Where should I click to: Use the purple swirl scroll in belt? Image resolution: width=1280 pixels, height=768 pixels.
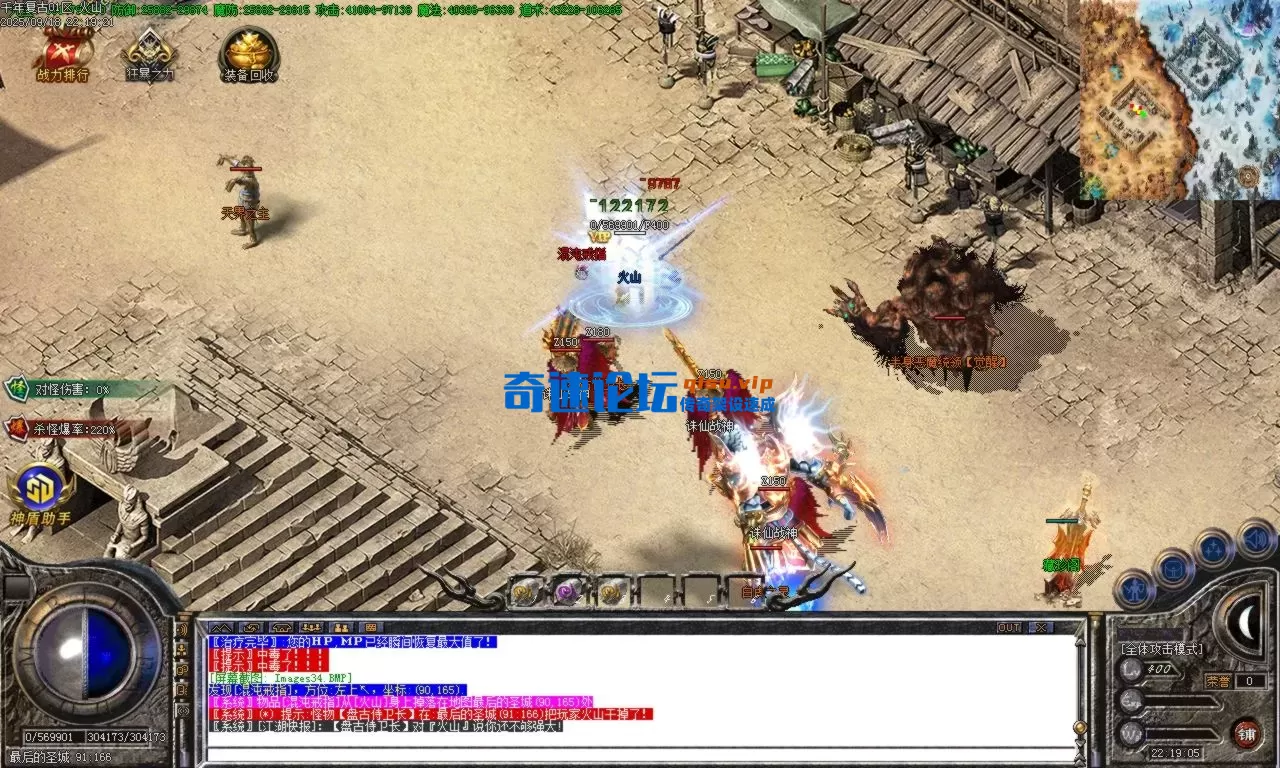click(569, 592)
